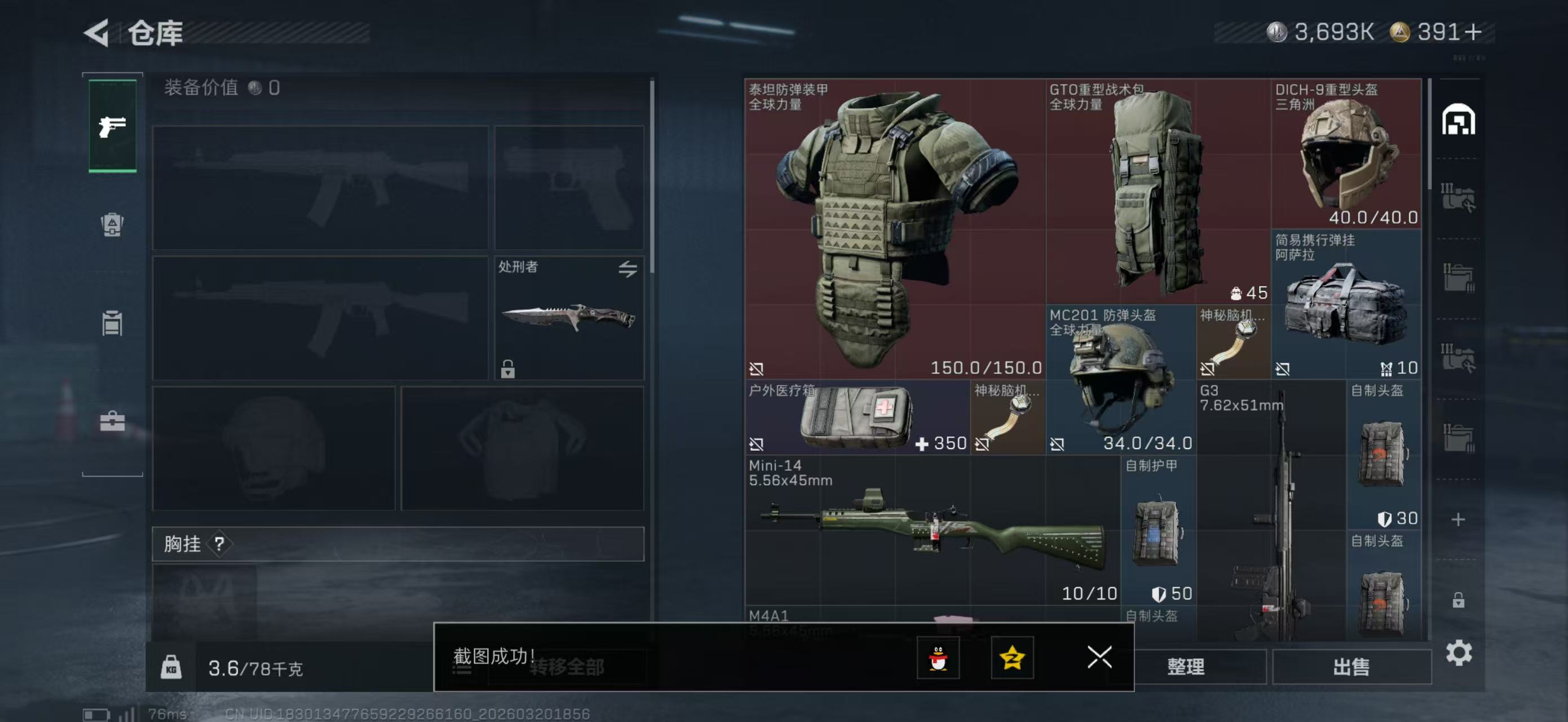This screenshot has width=1568, height=722.
Task: Click the 胸挂 help question mark
Action: click(x=219, y=544)
